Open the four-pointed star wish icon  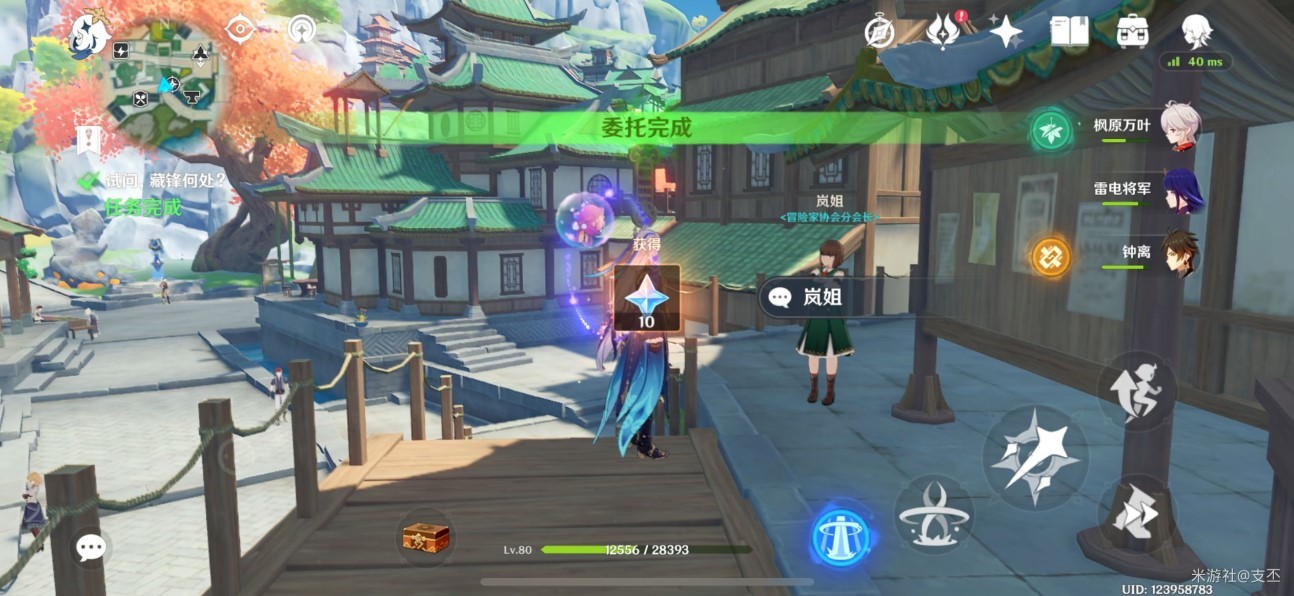(x=1006, y=33)
